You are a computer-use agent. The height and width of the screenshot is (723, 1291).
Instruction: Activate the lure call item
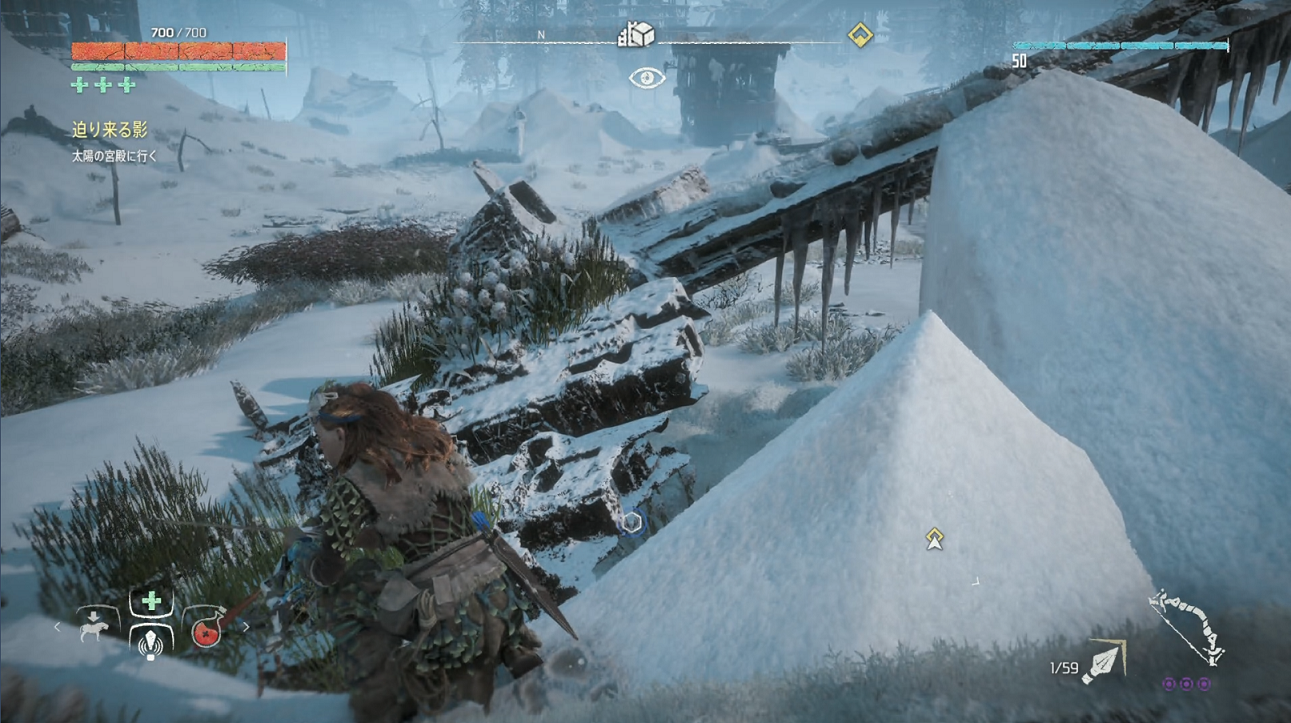(151, 644)
